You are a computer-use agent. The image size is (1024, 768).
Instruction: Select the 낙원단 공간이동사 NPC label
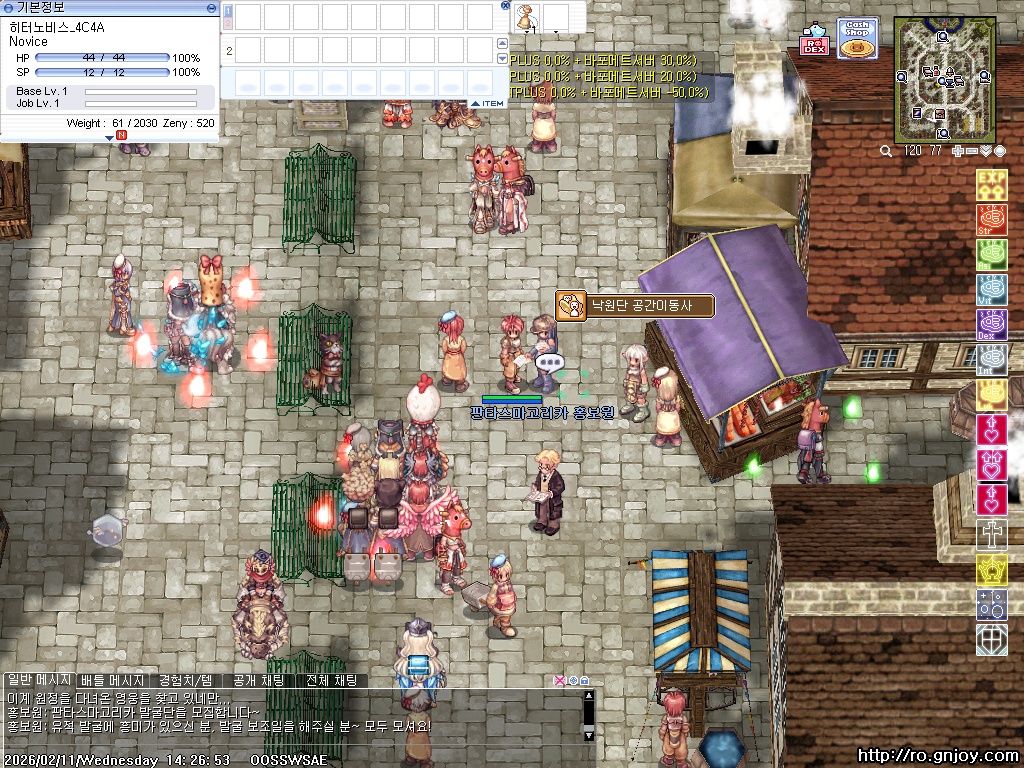pos(647,305)
